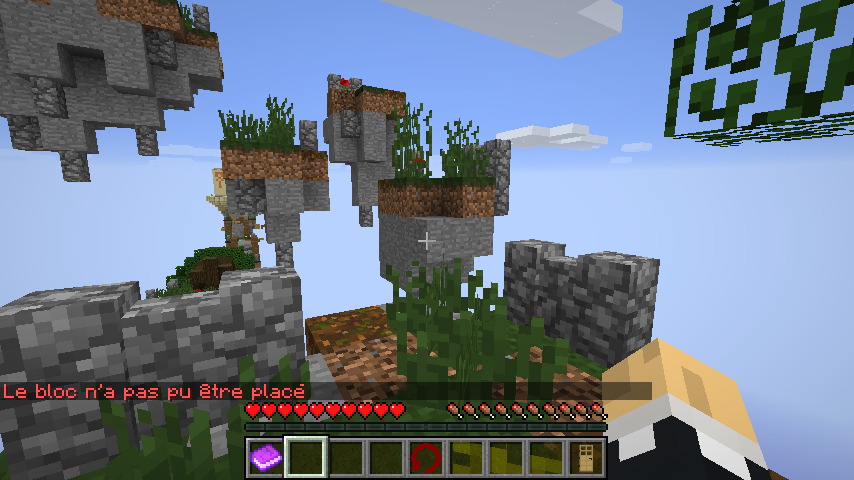Select the wooden door hotbar slot
The height and width of the screenshot is (480, 854).
(585, 458)
